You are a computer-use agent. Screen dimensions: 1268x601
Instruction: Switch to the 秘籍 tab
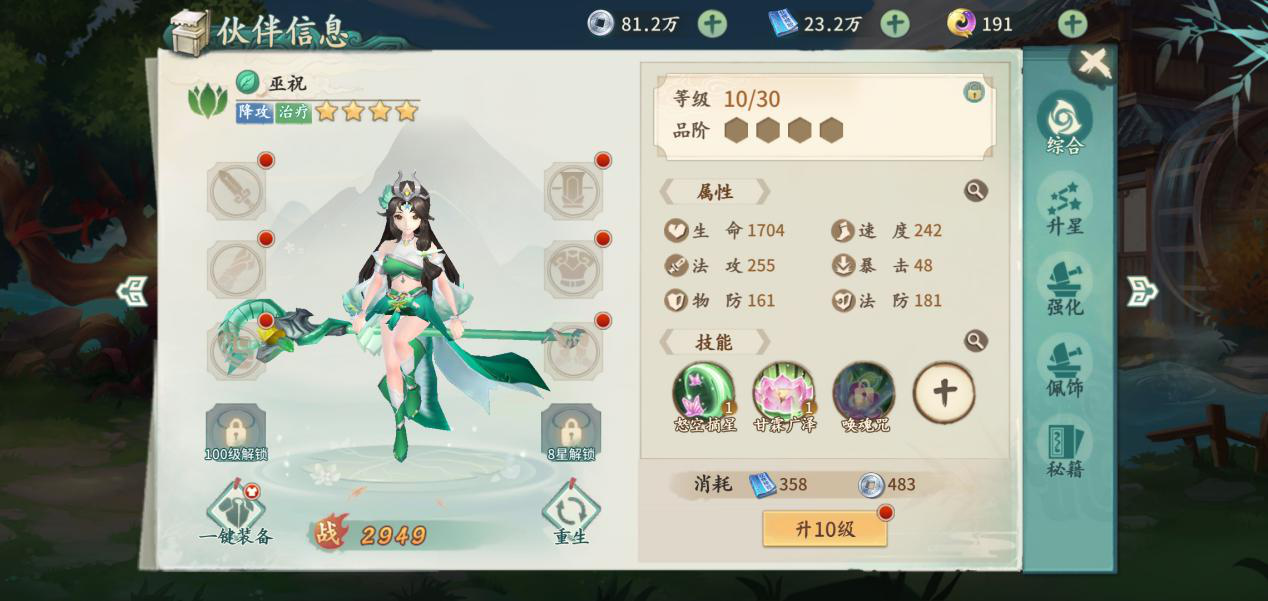click(x=1065, y=448)
